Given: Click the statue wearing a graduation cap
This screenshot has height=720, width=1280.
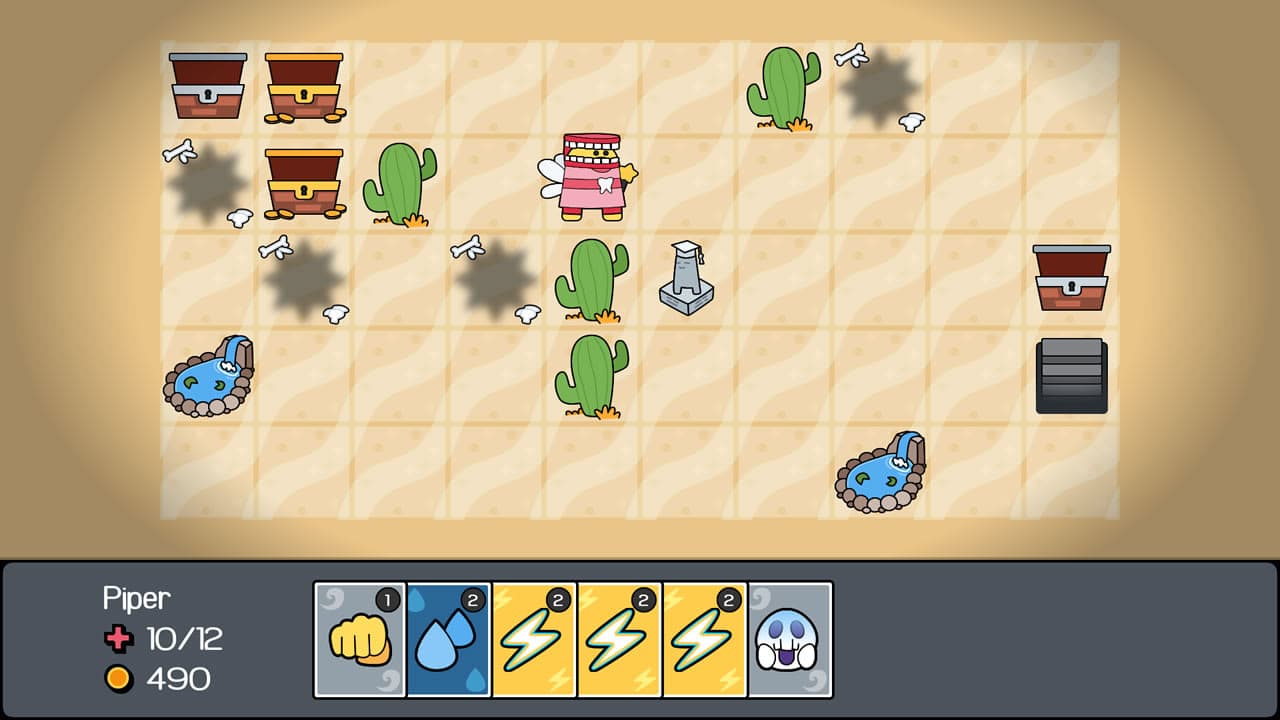Looking at the screenshot, I should pyautogui.click(x=686, y=275).
